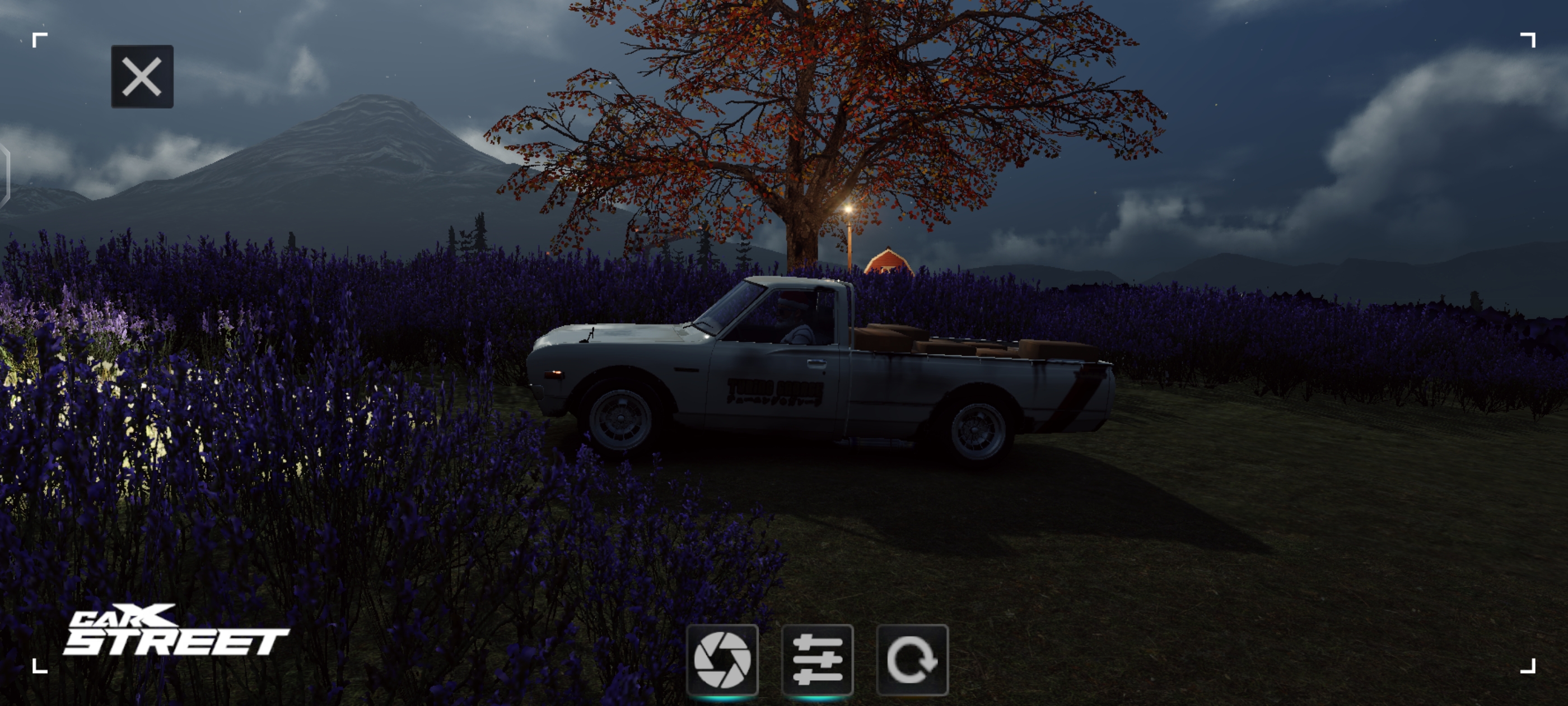Take a photo with the shutter button
The width and height of the screenshot is (1568, 706).
click(722, 659)
